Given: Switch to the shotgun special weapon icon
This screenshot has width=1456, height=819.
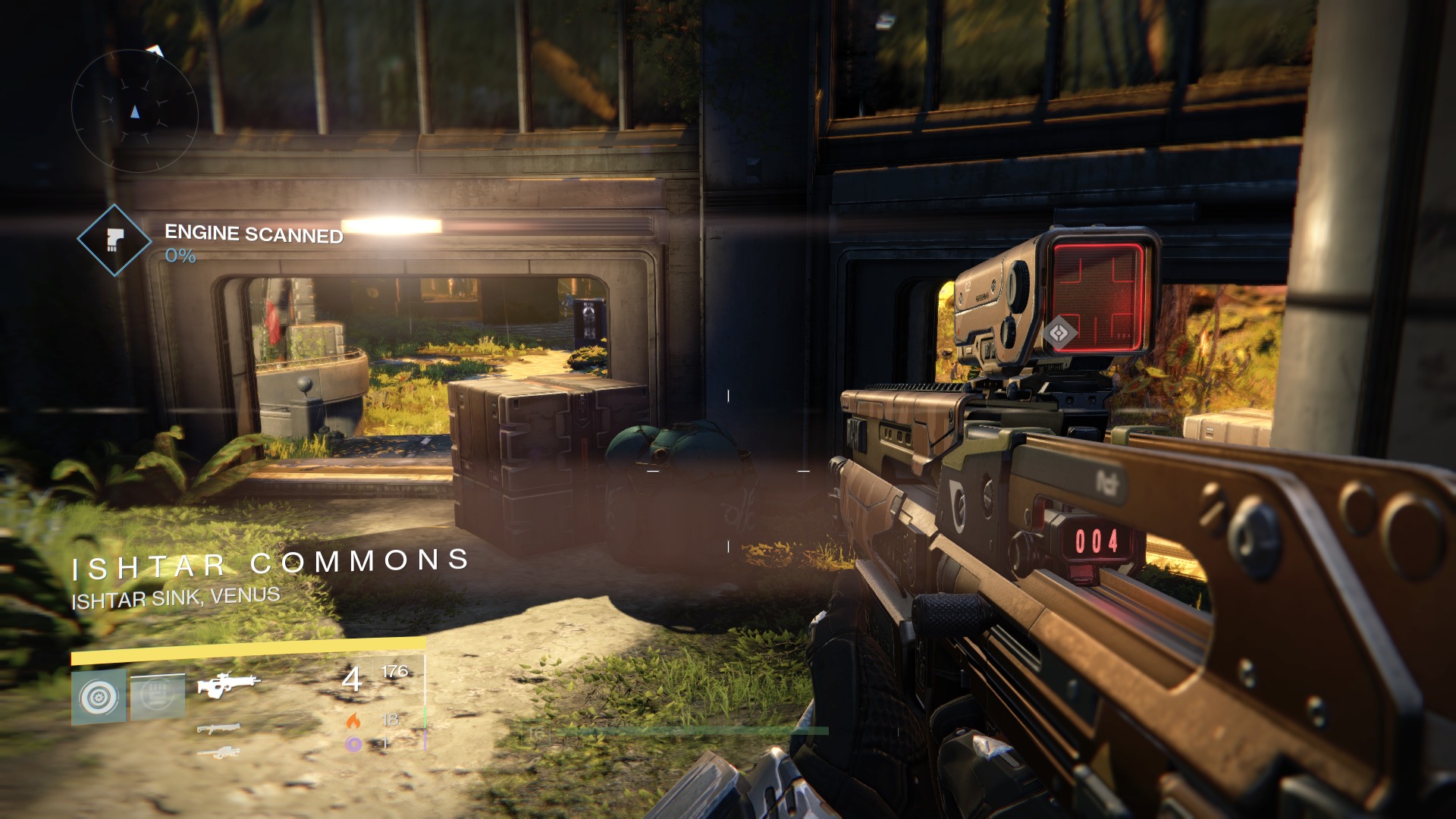Looking at the screenshot, I should 218,729.
